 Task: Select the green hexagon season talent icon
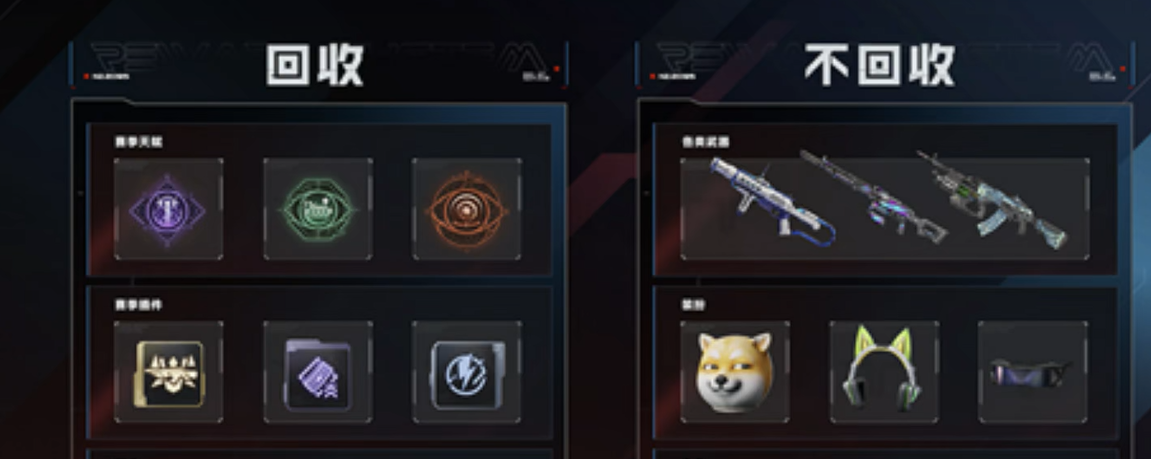317,210
